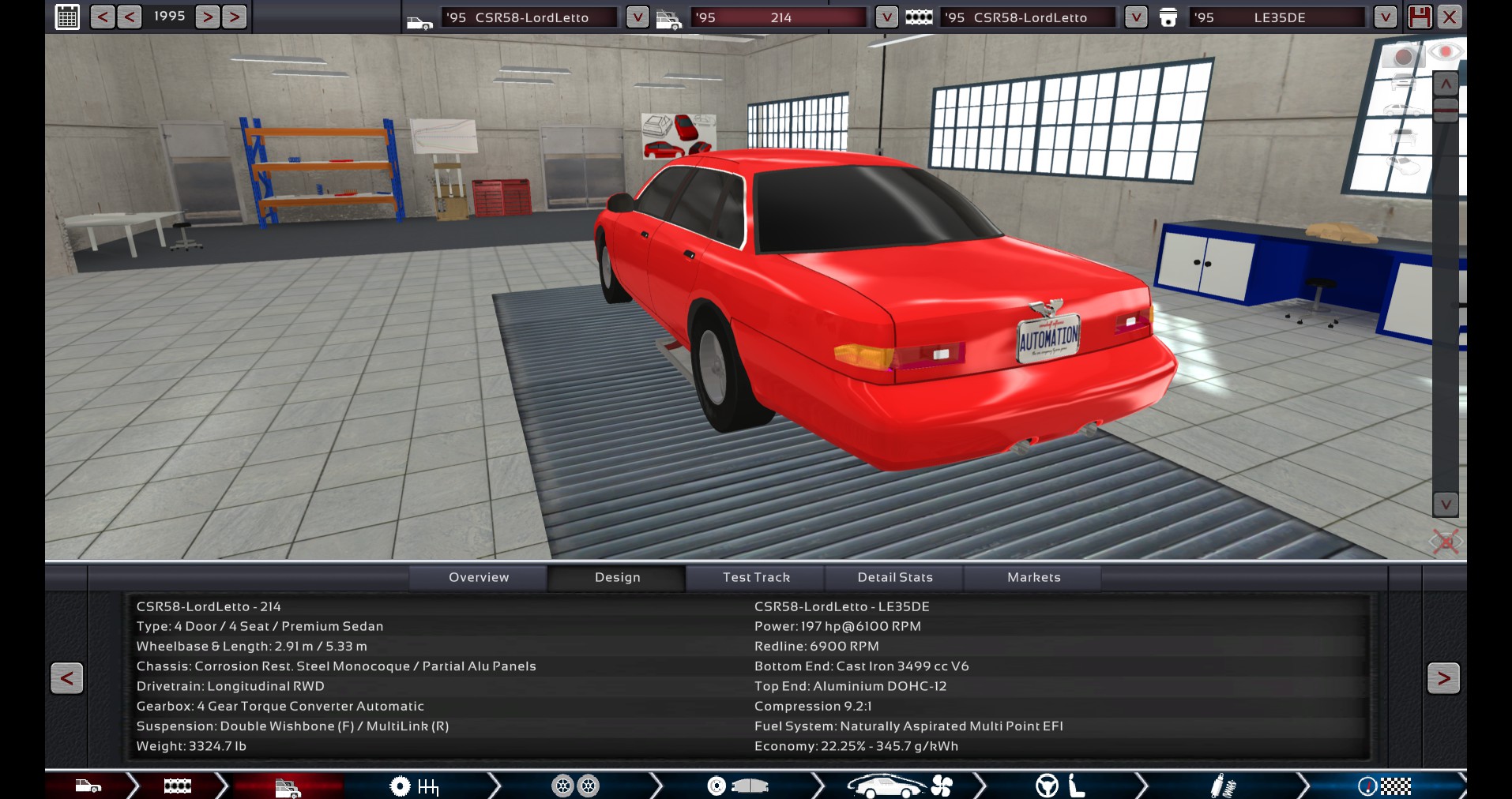Open the steering wheel and seat interior step
1512x799 pixels.
(x=1060, y=786)
